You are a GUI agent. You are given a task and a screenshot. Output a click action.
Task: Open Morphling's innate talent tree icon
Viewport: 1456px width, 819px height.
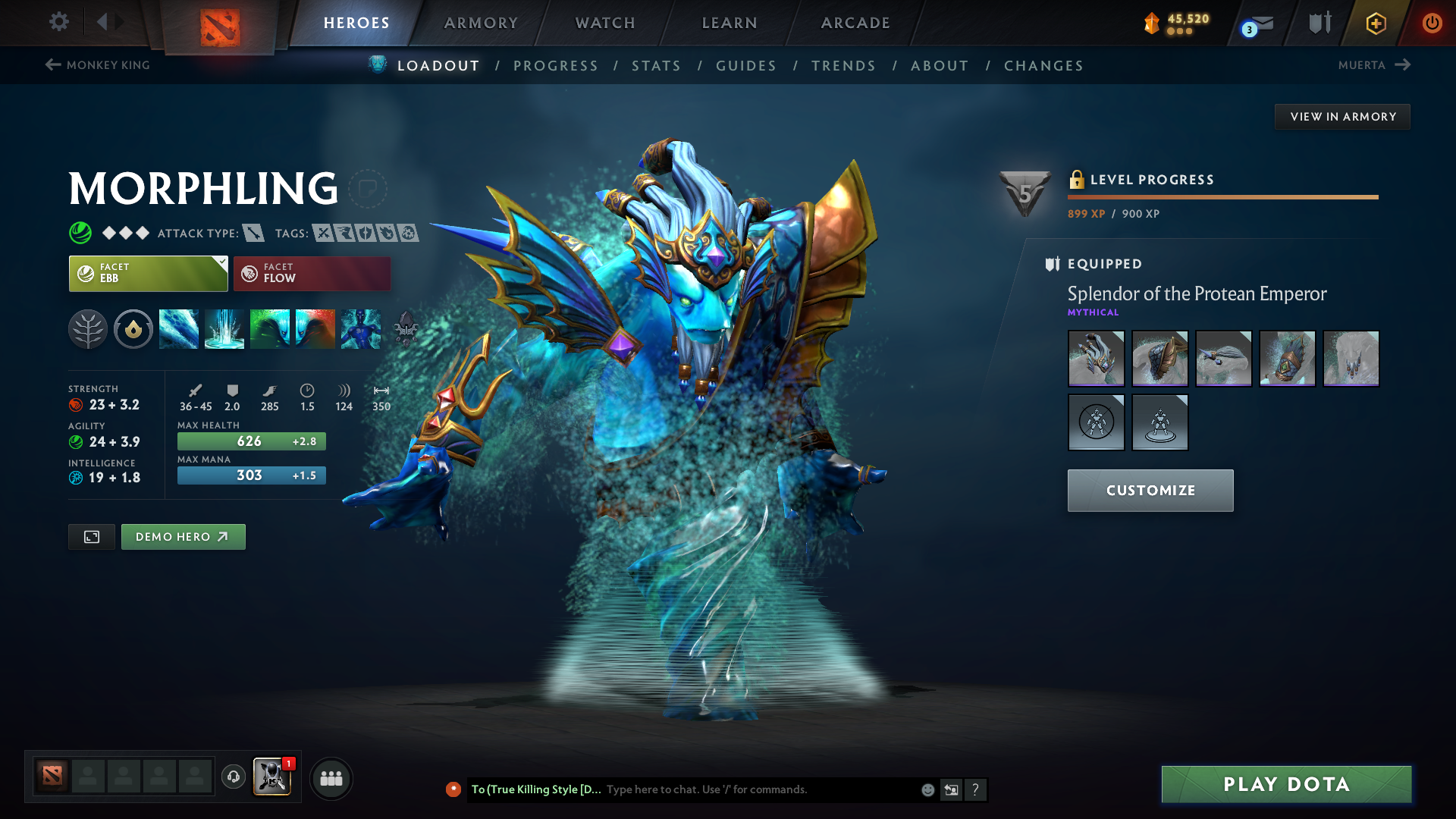tap(88, 328)
